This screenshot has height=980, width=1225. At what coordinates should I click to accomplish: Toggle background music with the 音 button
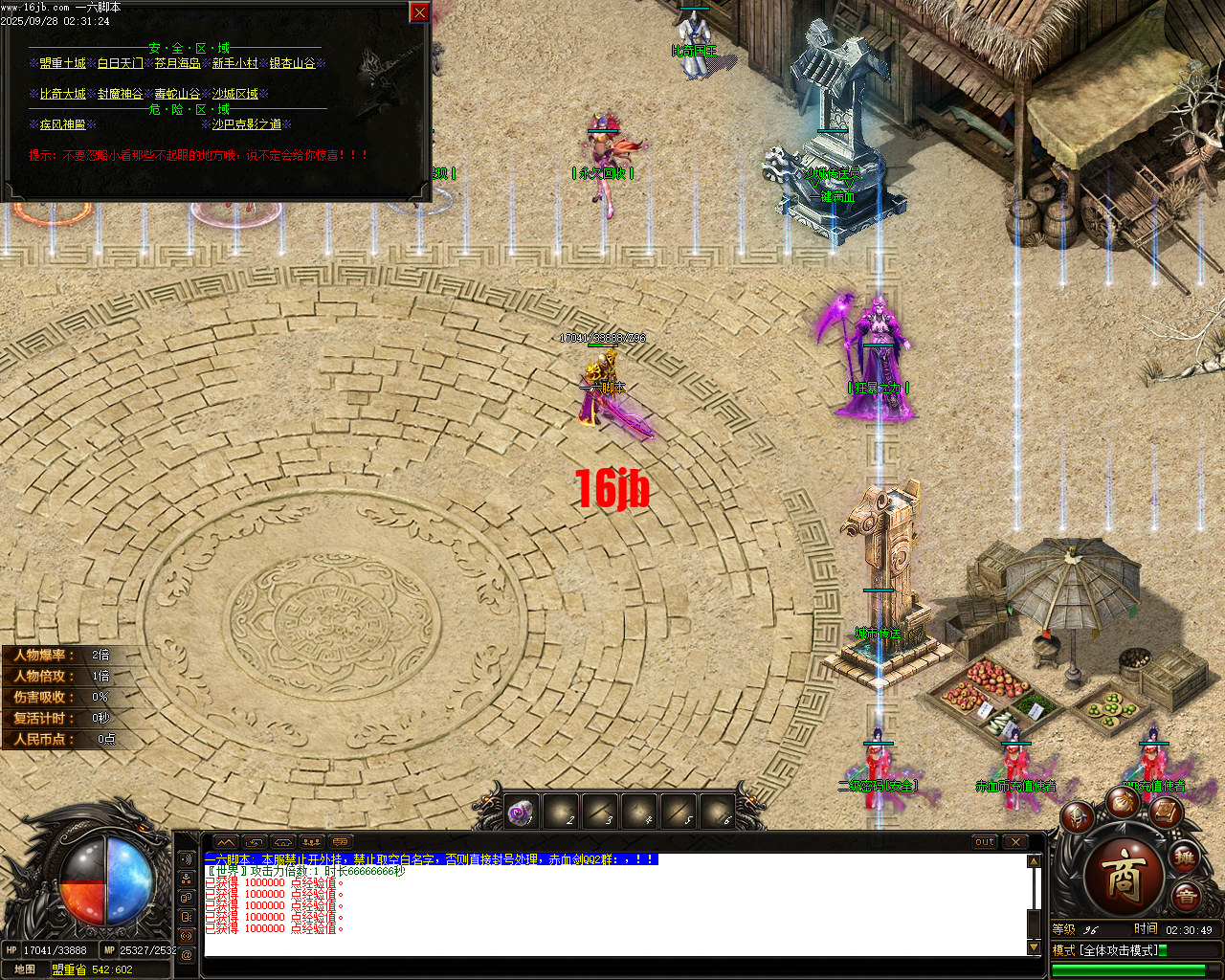pos(1187,895)
